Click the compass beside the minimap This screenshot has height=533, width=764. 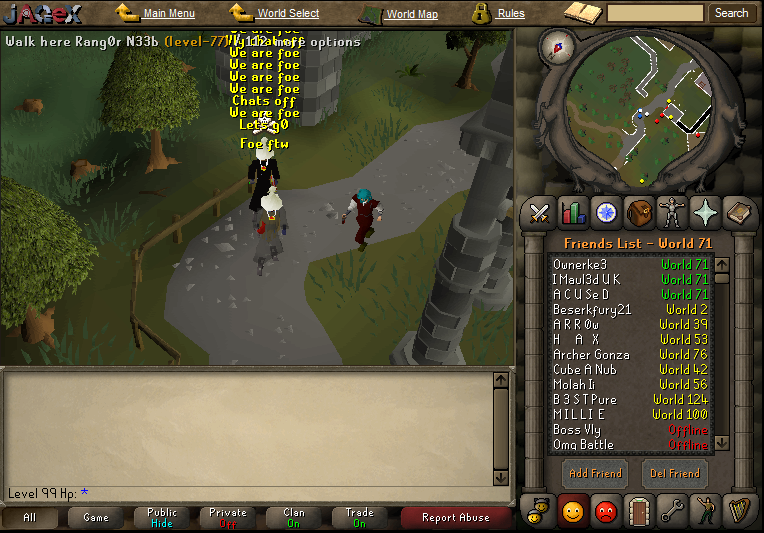click(556, 45)
